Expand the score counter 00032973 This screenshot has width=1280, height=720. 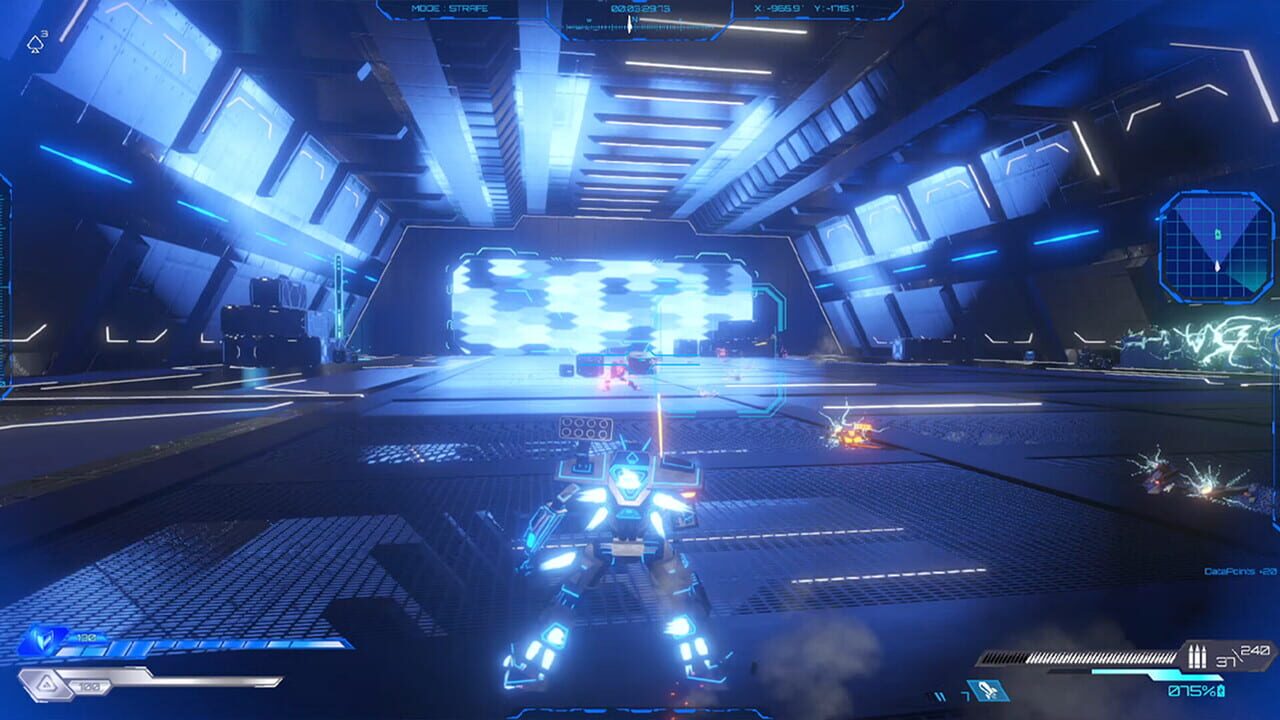(x=640, y=8)
